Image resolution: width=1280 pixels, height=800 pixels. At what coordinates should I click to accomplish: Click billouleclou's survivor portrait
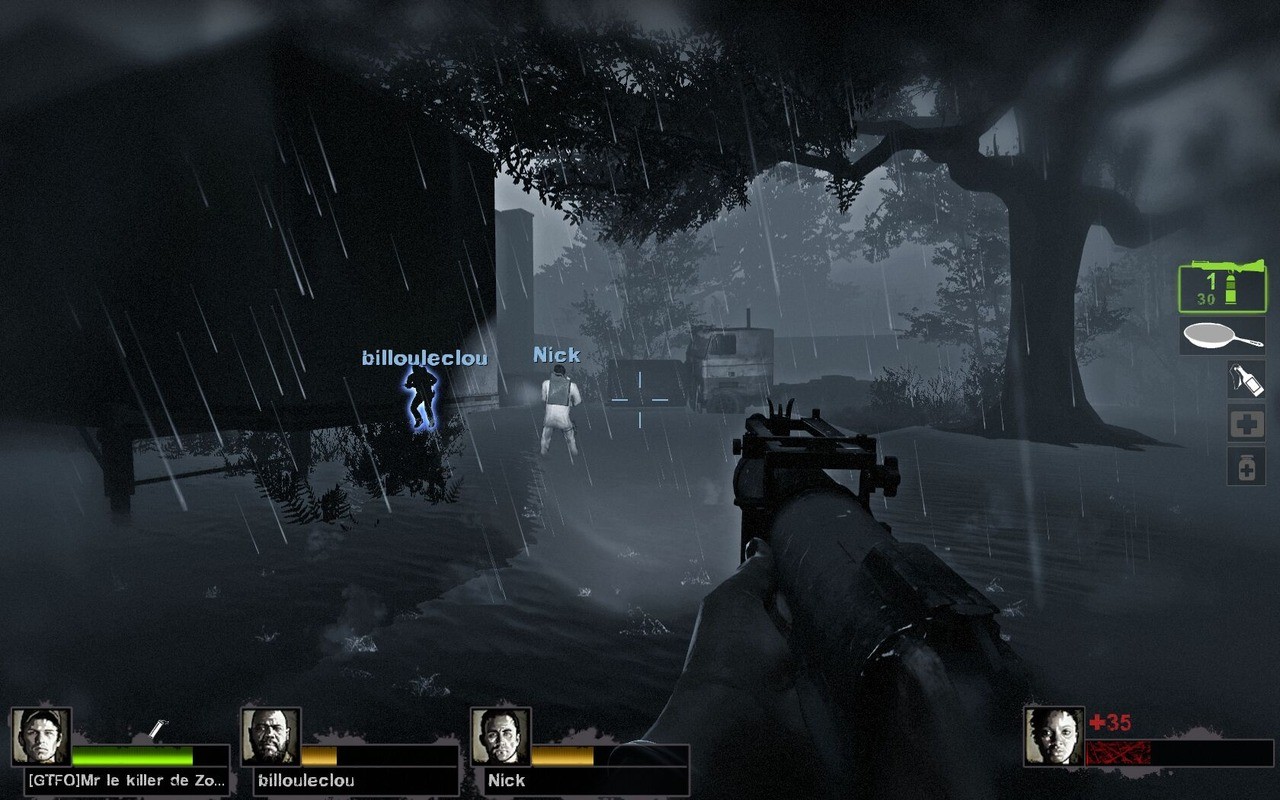[x=272, y=737]
